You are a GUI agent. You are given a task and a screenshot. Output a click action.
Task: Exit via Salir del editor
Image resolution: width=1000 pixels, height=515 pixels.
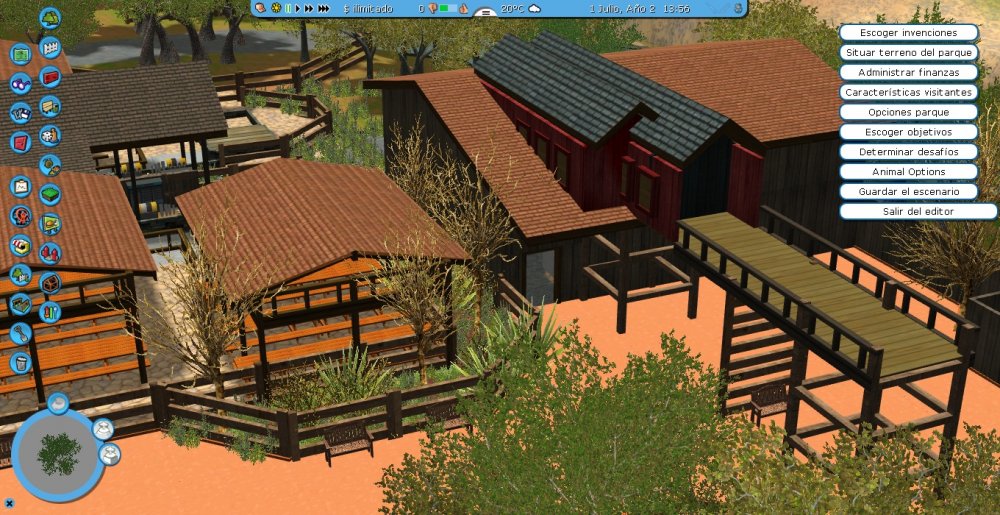coord(918,211)
